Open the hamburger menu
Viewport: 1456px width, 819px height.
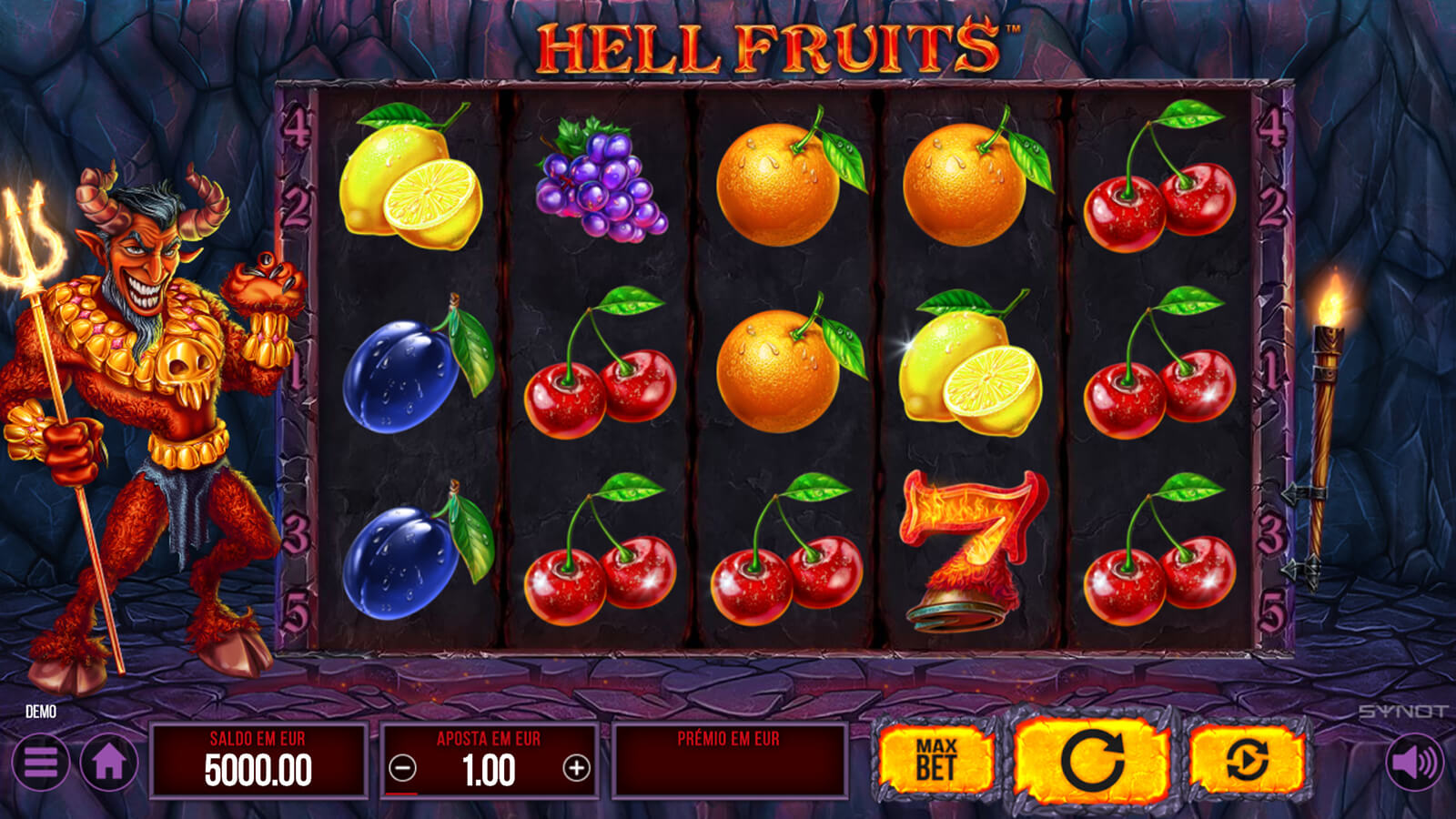pos(41,762)
